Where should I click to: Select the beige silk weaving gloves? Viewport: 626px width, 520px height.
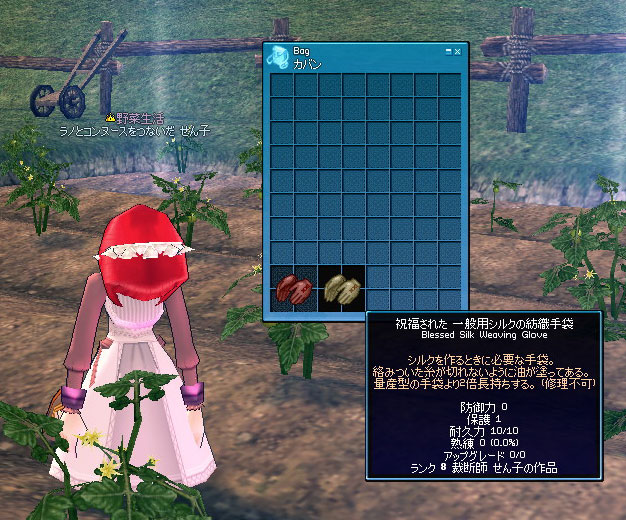(341, 290)
